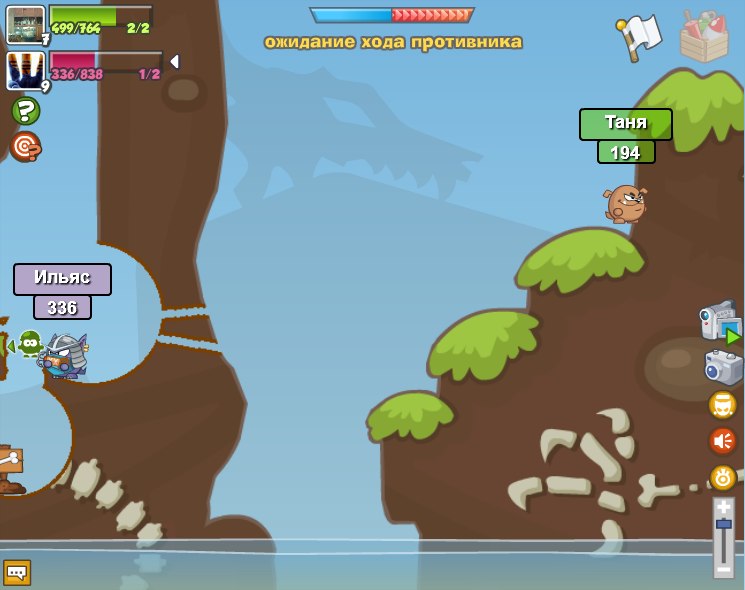Toggle sound with the red speaker button
Viewport: 745px width, 590px height.
click(x=723, y=441)
